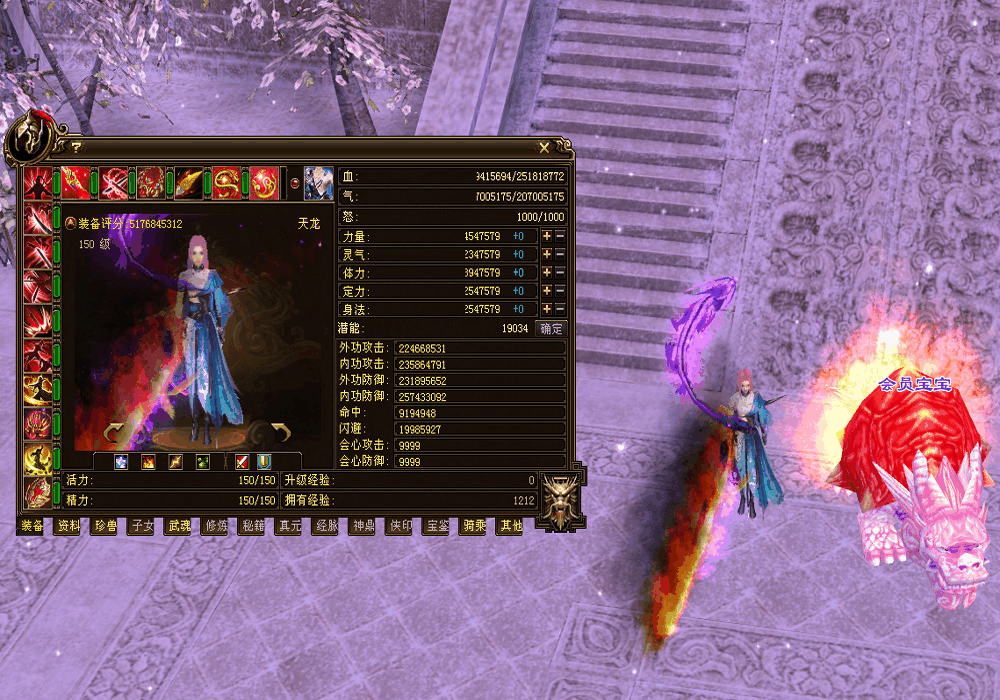The height and width of the screenshot is (700, 1000).
Task: Add a point to 体力
Action: click(x=546, y=273)
